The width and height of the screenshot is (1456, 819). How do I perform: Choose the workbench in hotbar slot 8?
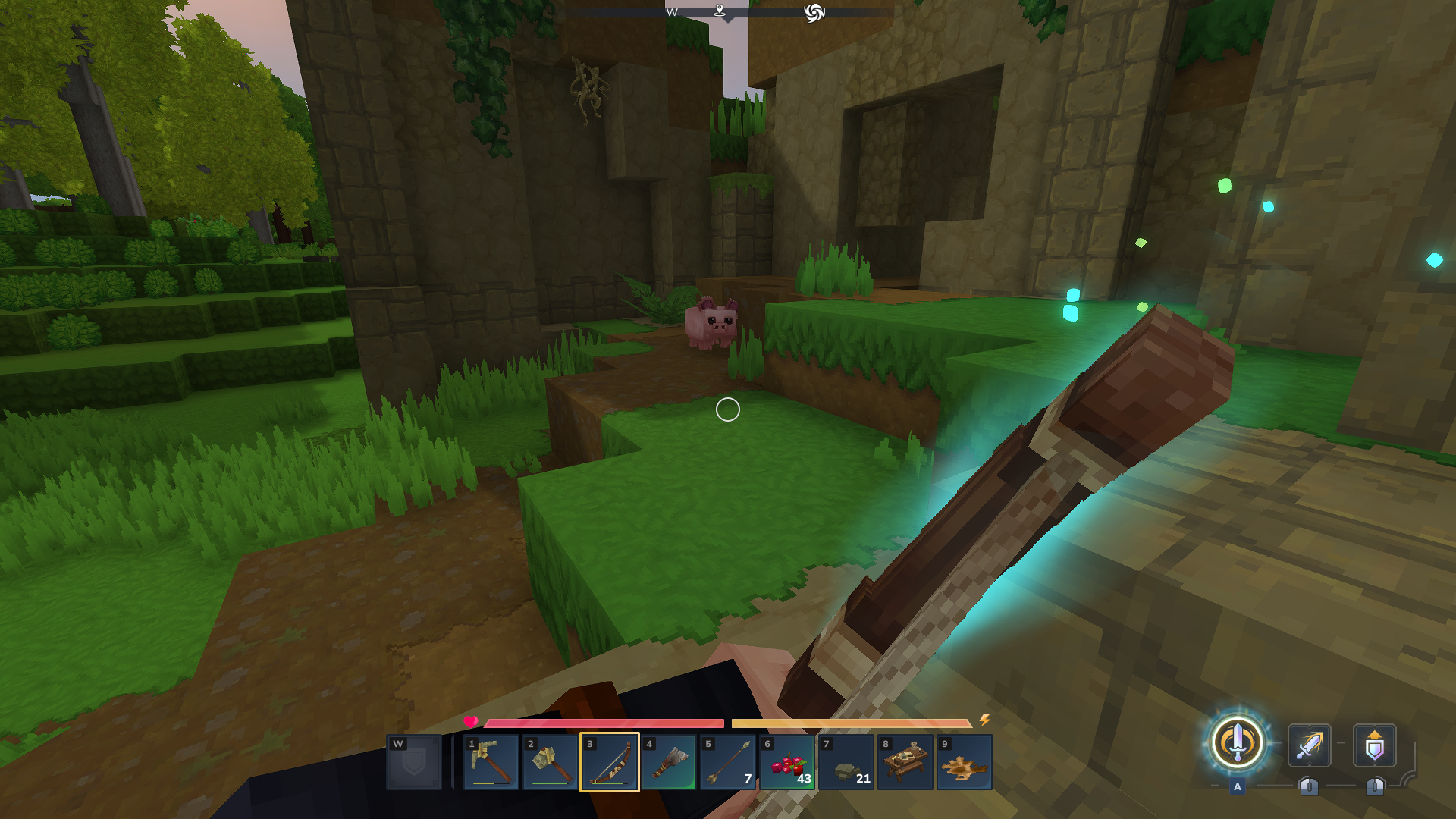(905, 762)
